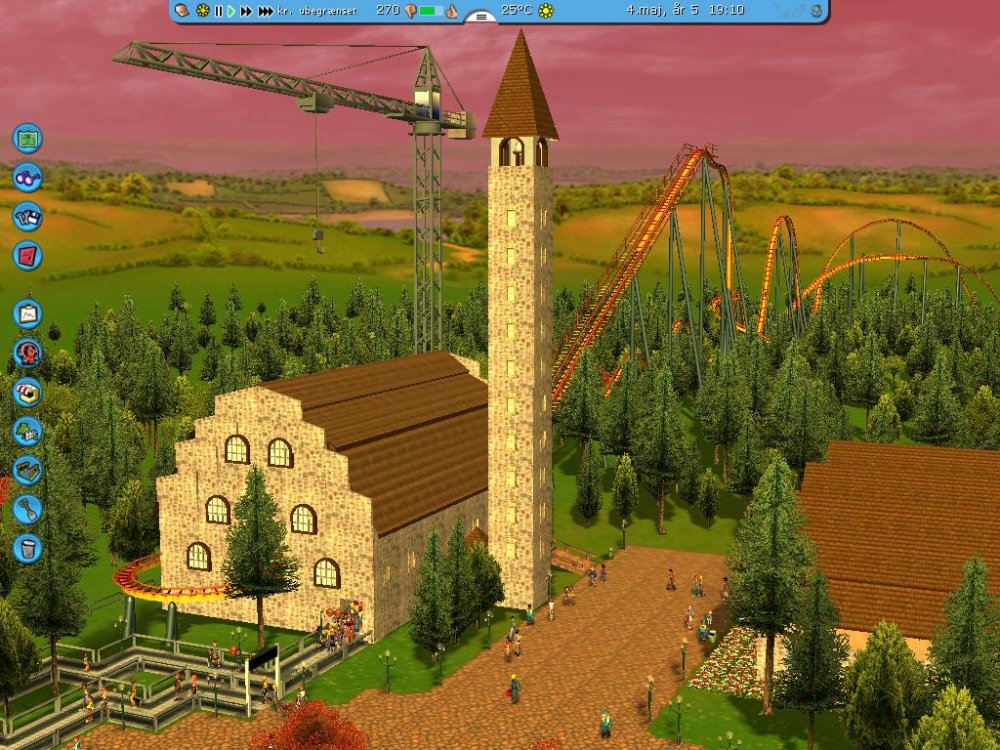Set game speed to normal play
The image size is (1000, 750).
[x=231, y=11]
